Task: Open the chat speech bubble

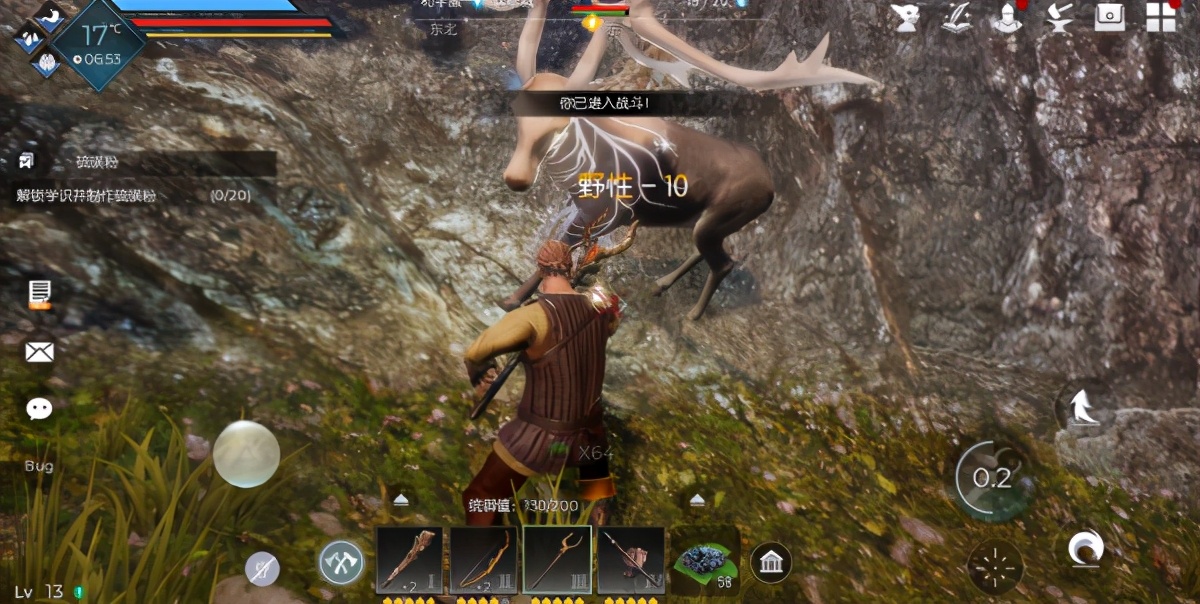Action: 40,408
